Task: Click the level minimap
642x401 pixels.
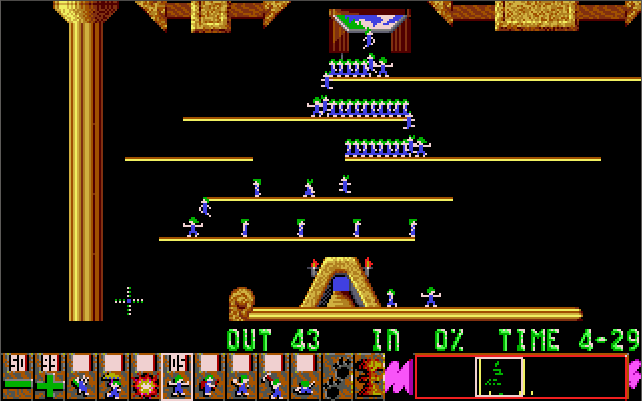Action: point(520,376)
